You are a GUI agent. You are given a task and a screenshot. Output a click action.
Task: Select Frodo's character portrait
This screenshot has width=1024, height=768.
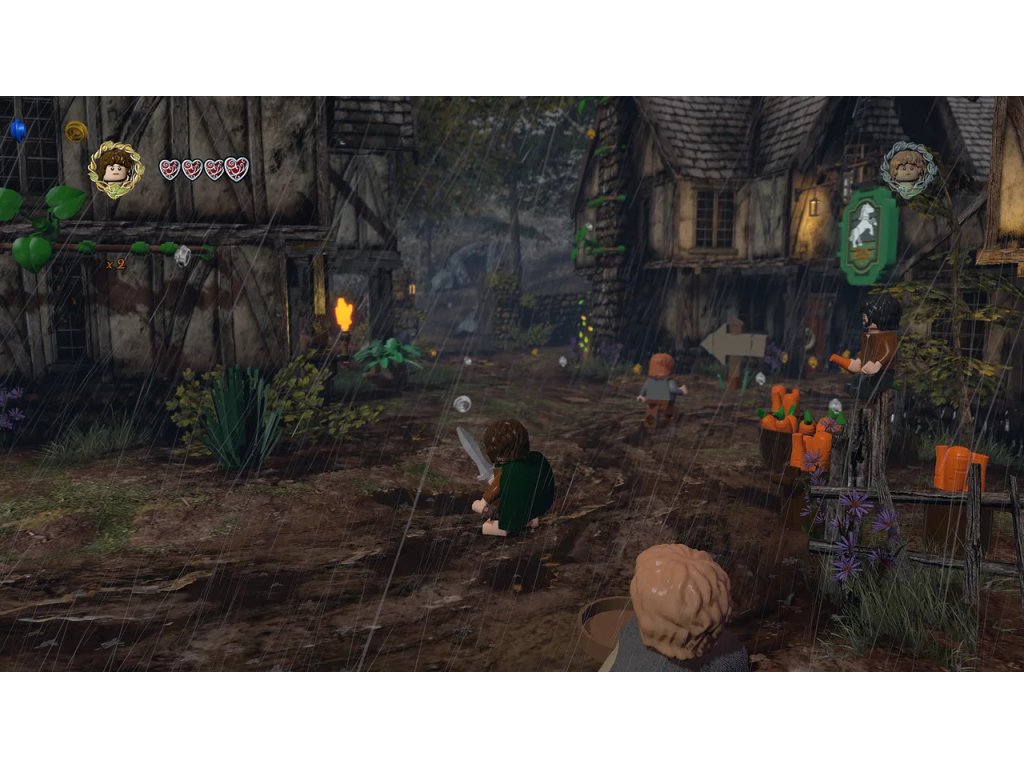point(116,167)
